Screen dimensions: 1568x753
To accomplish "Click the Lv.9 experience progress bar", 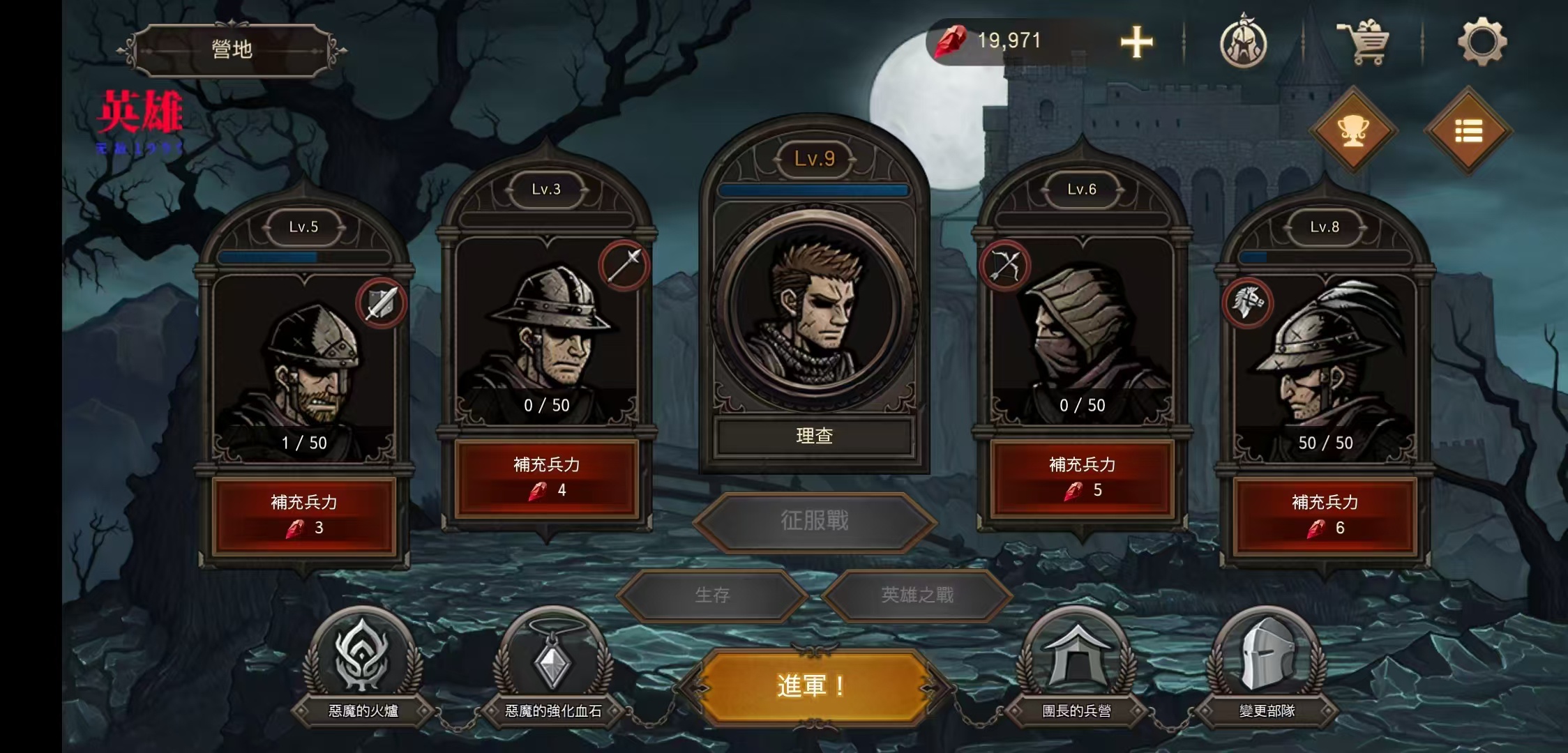I will pyautogui.click(x=813, y=190).
